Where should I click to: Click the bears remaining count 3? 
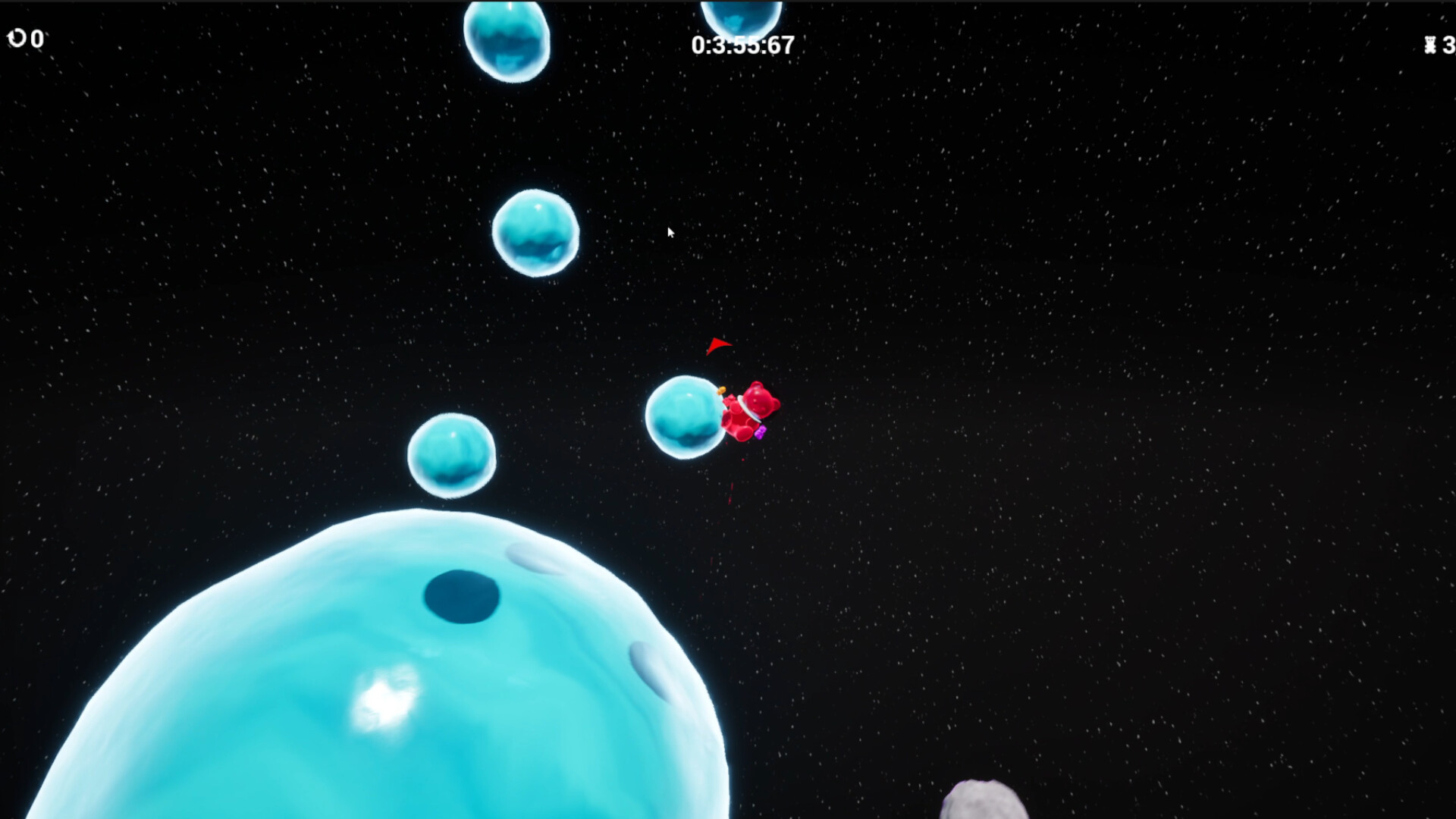coord(1449,45)
